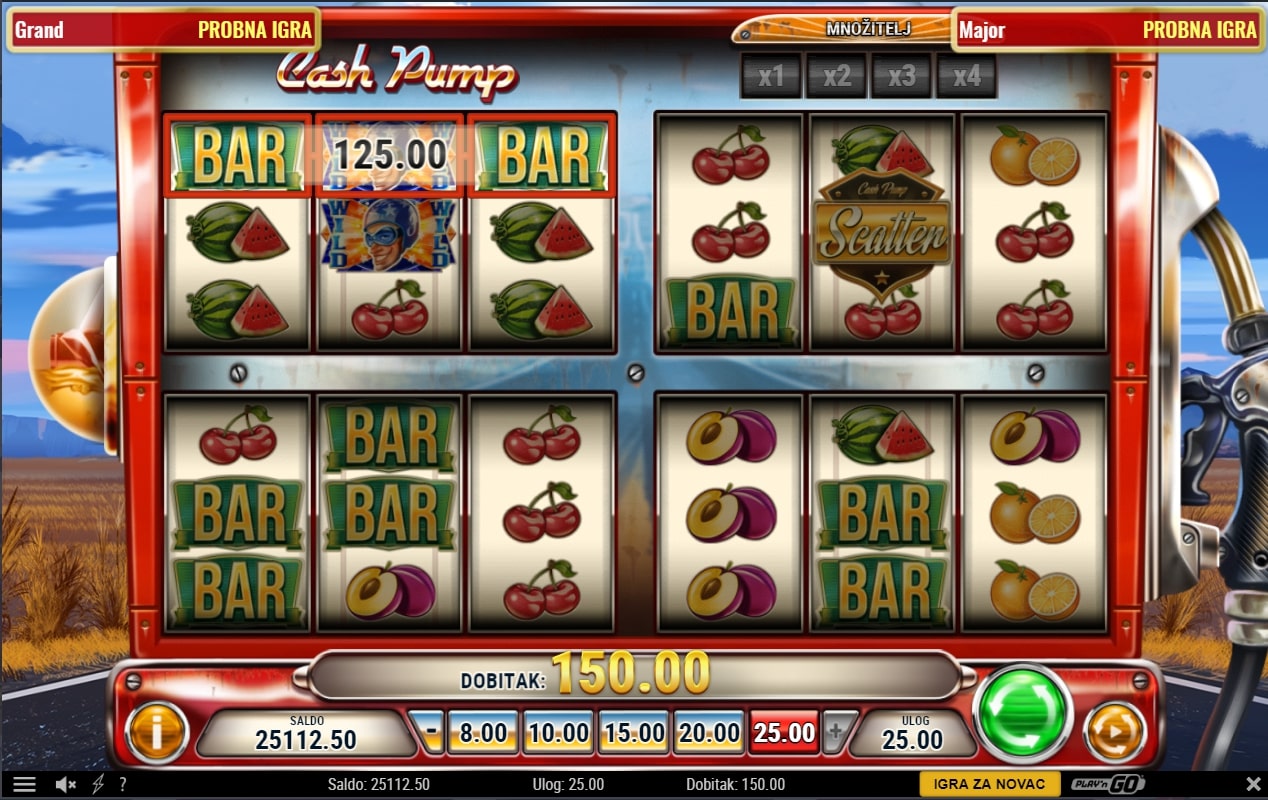The image size is (1268, 800).
Task: Click the Igra za novac button
Action: 989,785
